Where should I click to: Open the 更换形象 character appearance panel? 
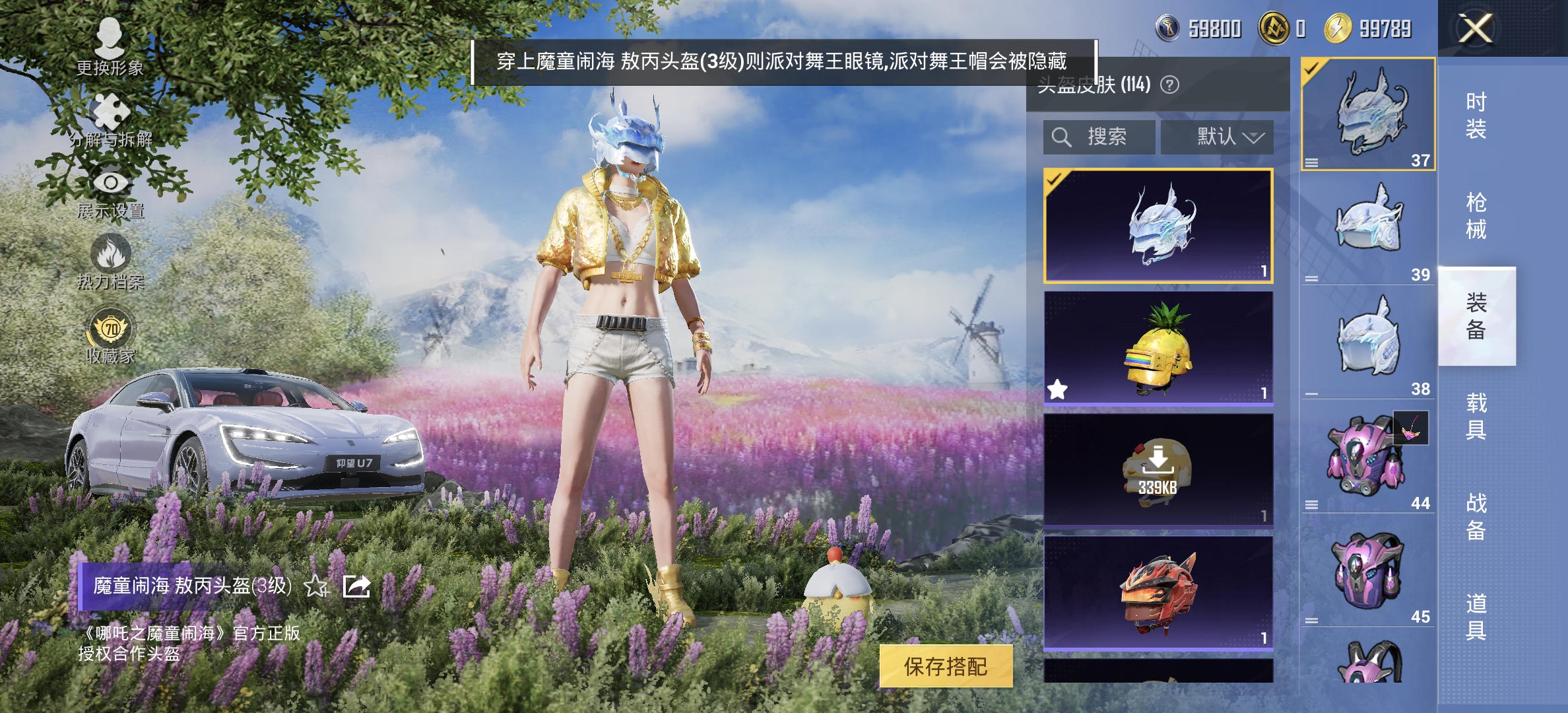pyautogui.click(x=110, y=40)
